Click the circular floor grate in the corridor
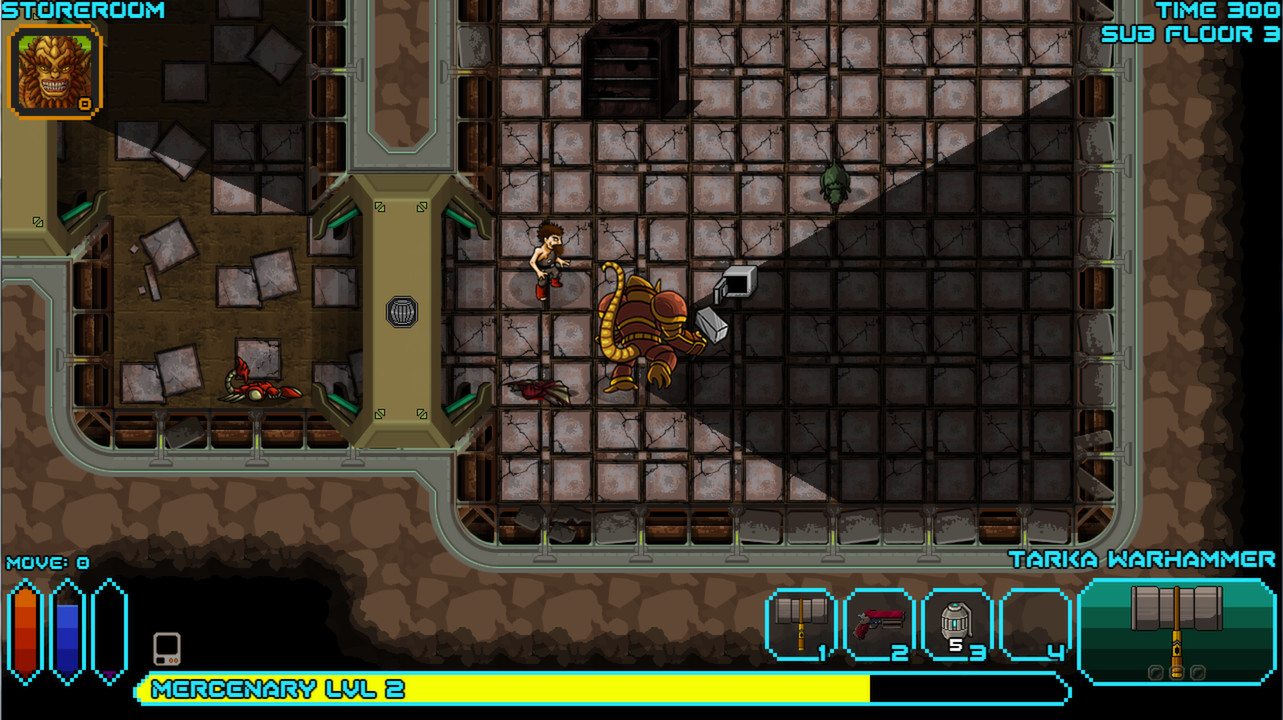1283x720 pixels. [401, 312]
